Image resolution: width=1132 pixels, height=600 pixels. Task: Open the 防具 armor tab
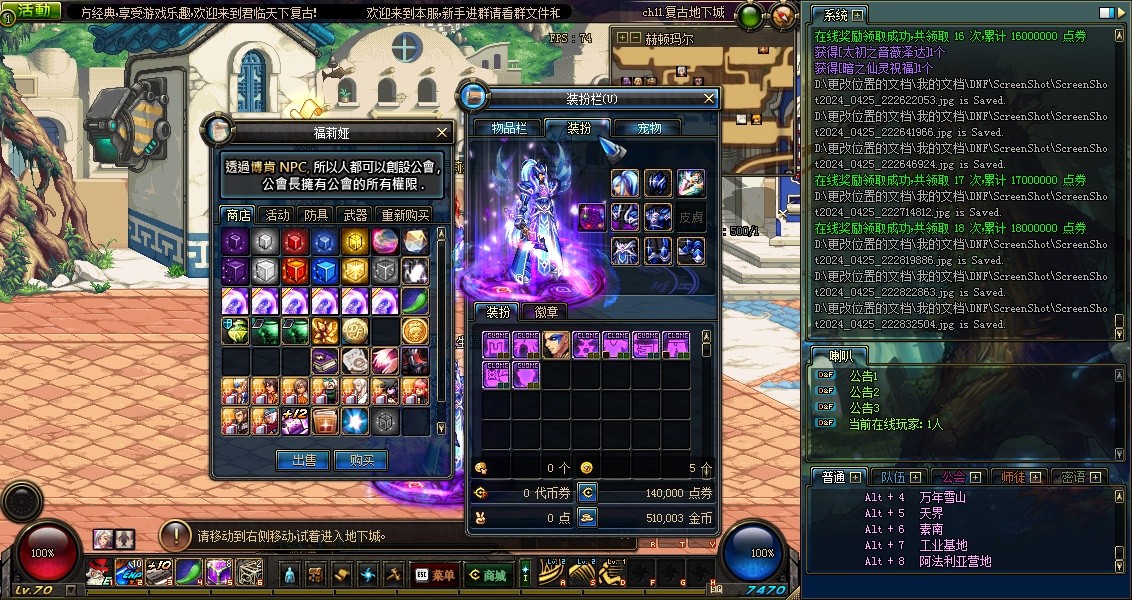pyautogui.click(x=316, y=215)
